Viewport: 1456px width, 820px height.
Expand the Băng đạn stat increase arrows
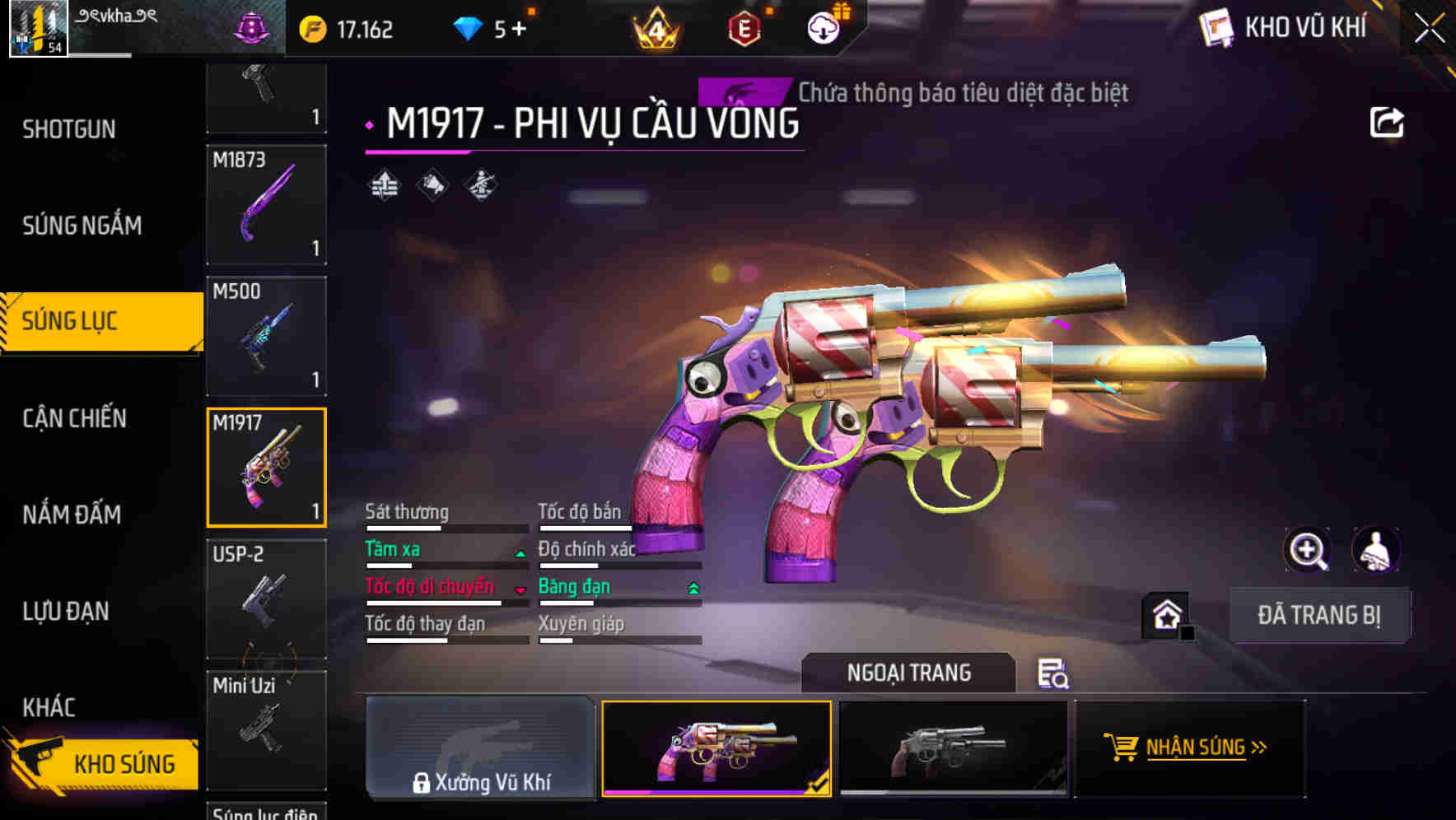[x=692, y=589]
